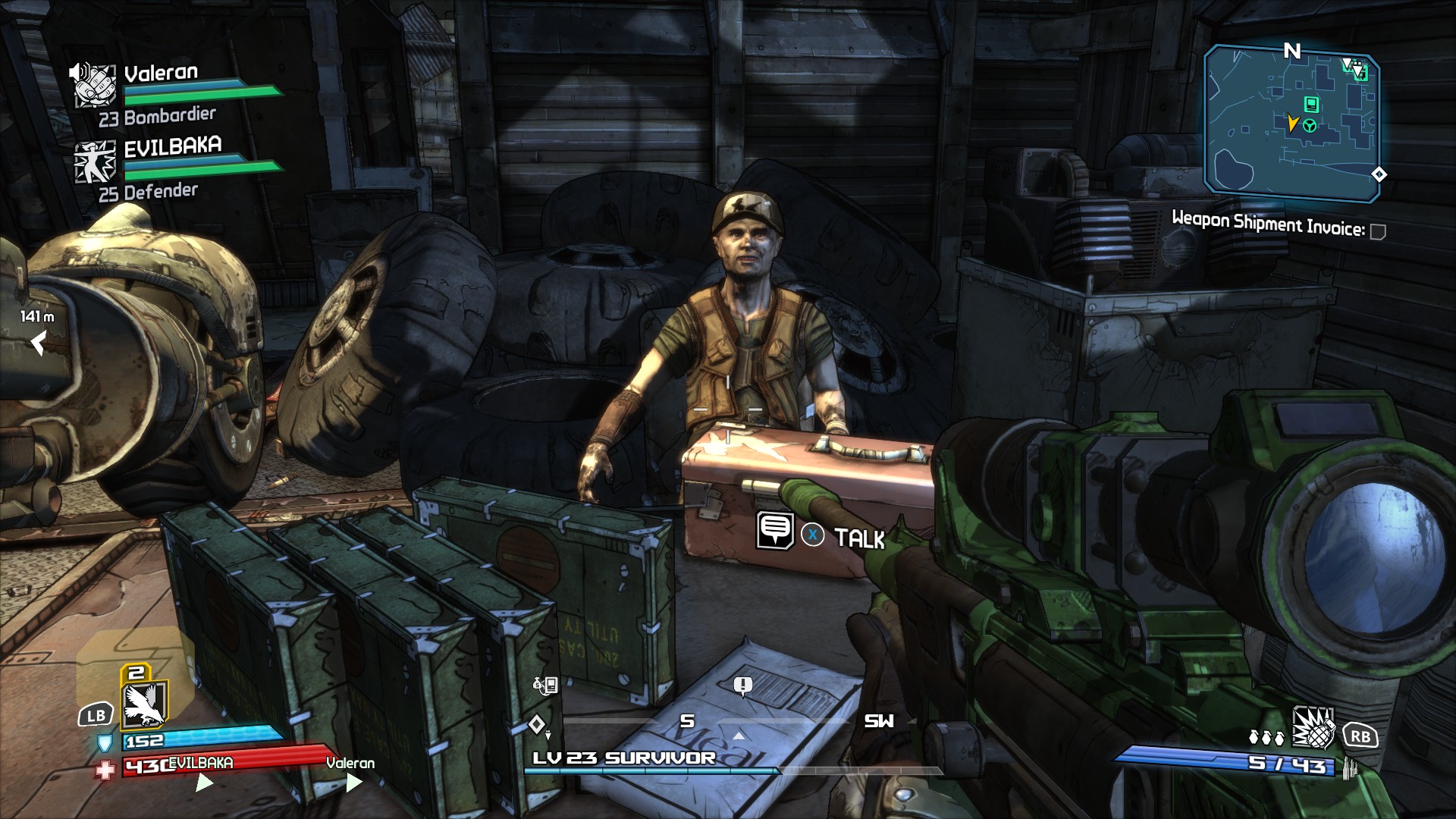
Task: Select the Weapon Shipment Invoice objective checkbox
Action: click(1378, 231)
